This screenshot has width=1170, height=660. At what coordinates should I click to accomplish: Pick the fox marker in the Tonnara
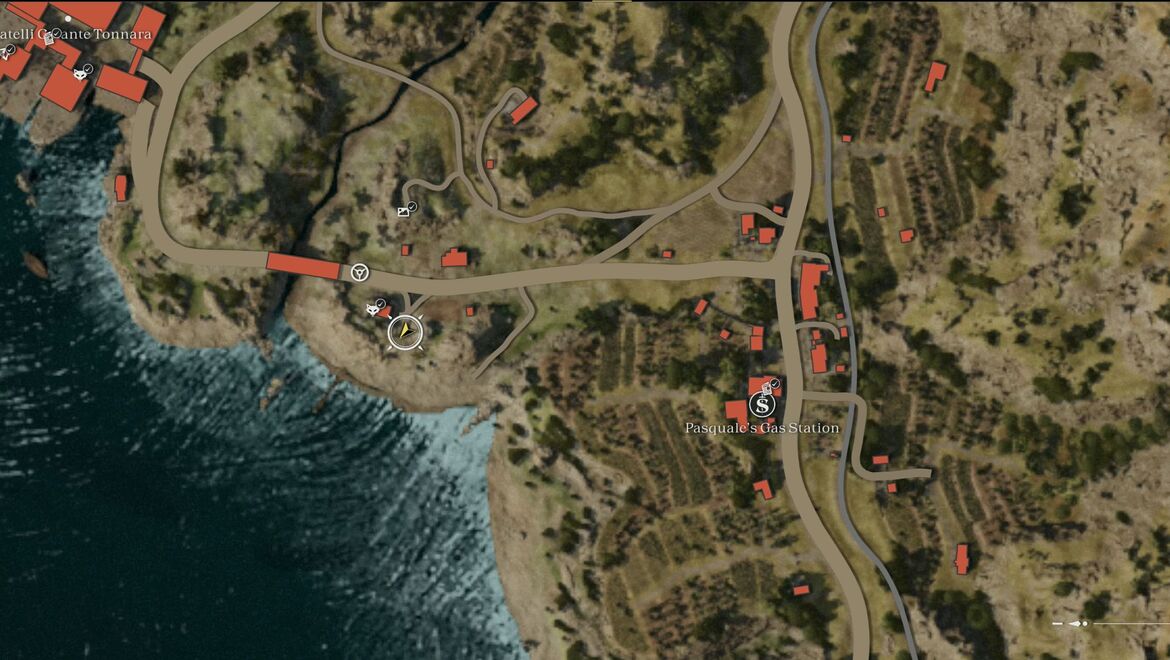click(80, 73)
